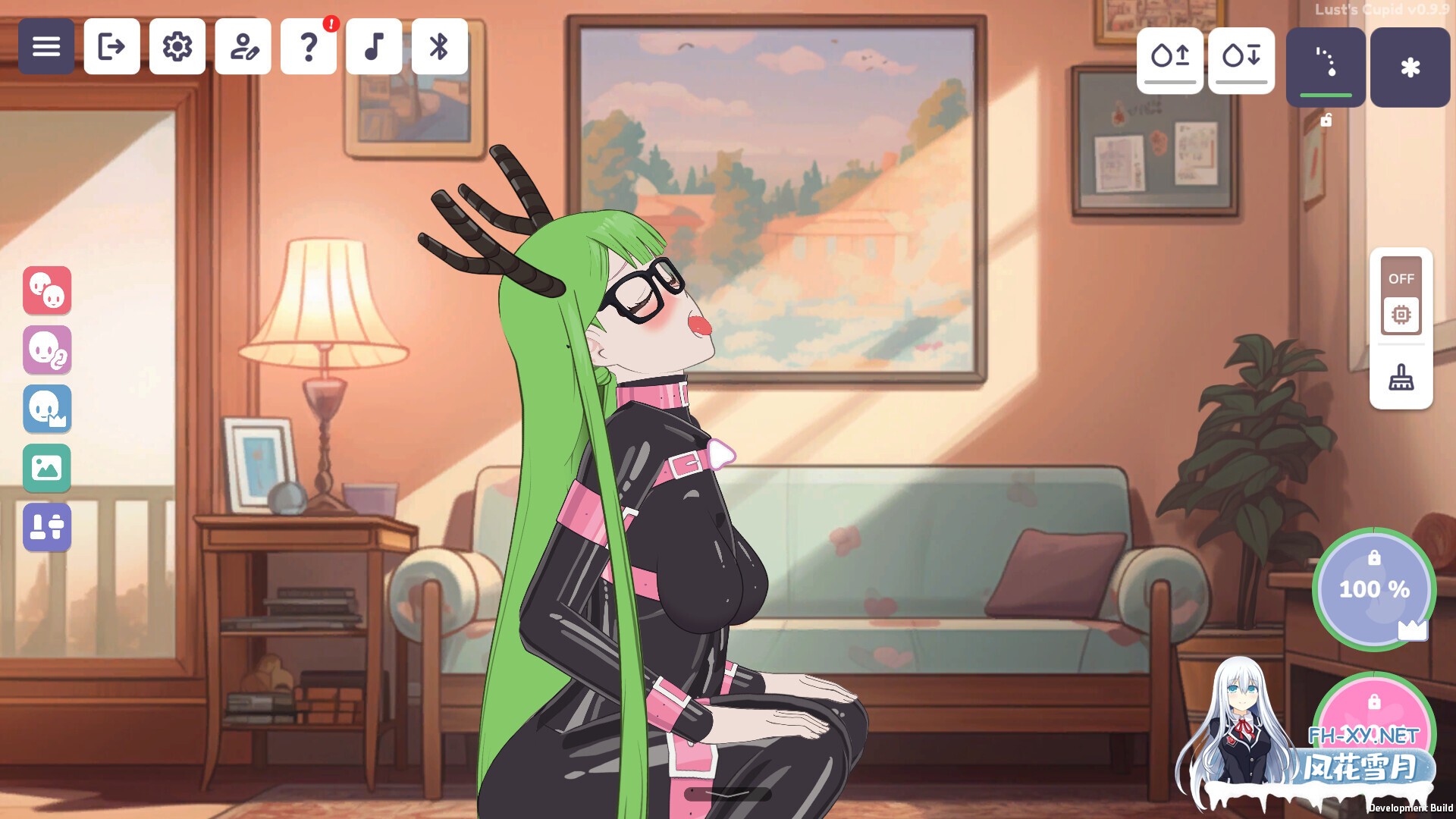Open the settings gear panel
The image size is (1456, 819).
(177, 47)
